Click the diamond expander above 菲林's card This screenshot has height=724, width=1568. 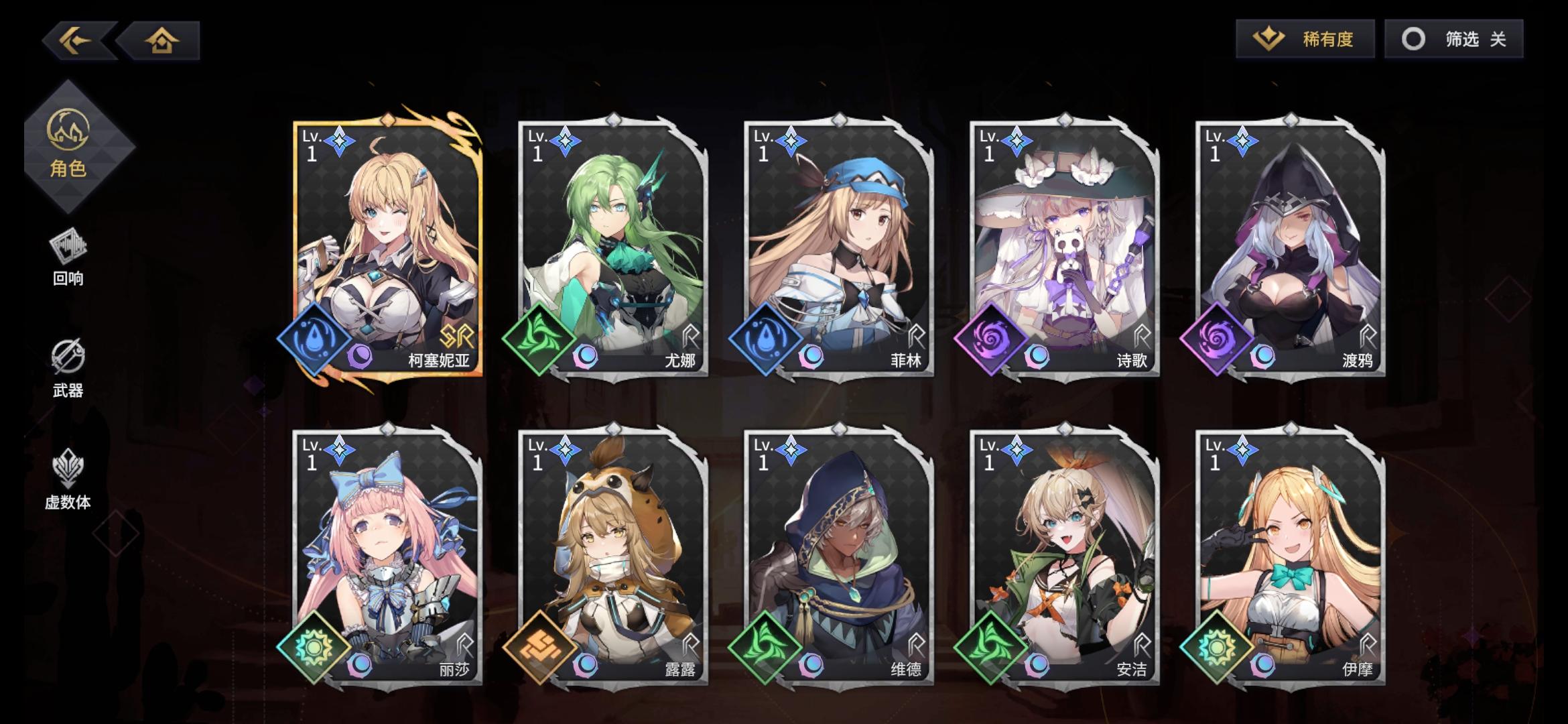pyautogui.click(x=840, y=119)
